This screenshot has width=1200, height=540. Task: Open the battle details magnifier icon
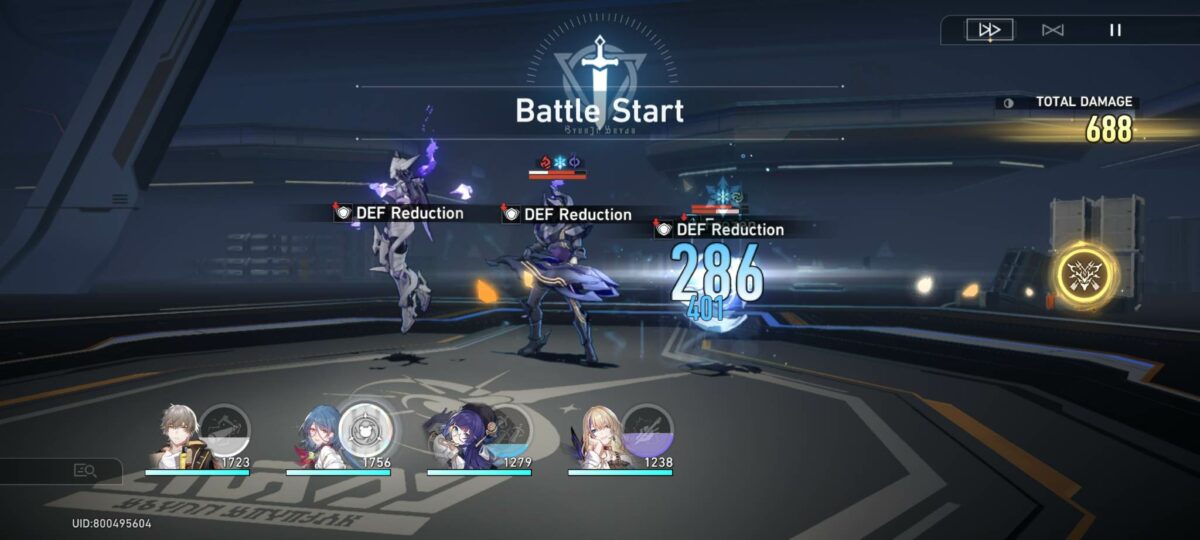tap(84, 470)
